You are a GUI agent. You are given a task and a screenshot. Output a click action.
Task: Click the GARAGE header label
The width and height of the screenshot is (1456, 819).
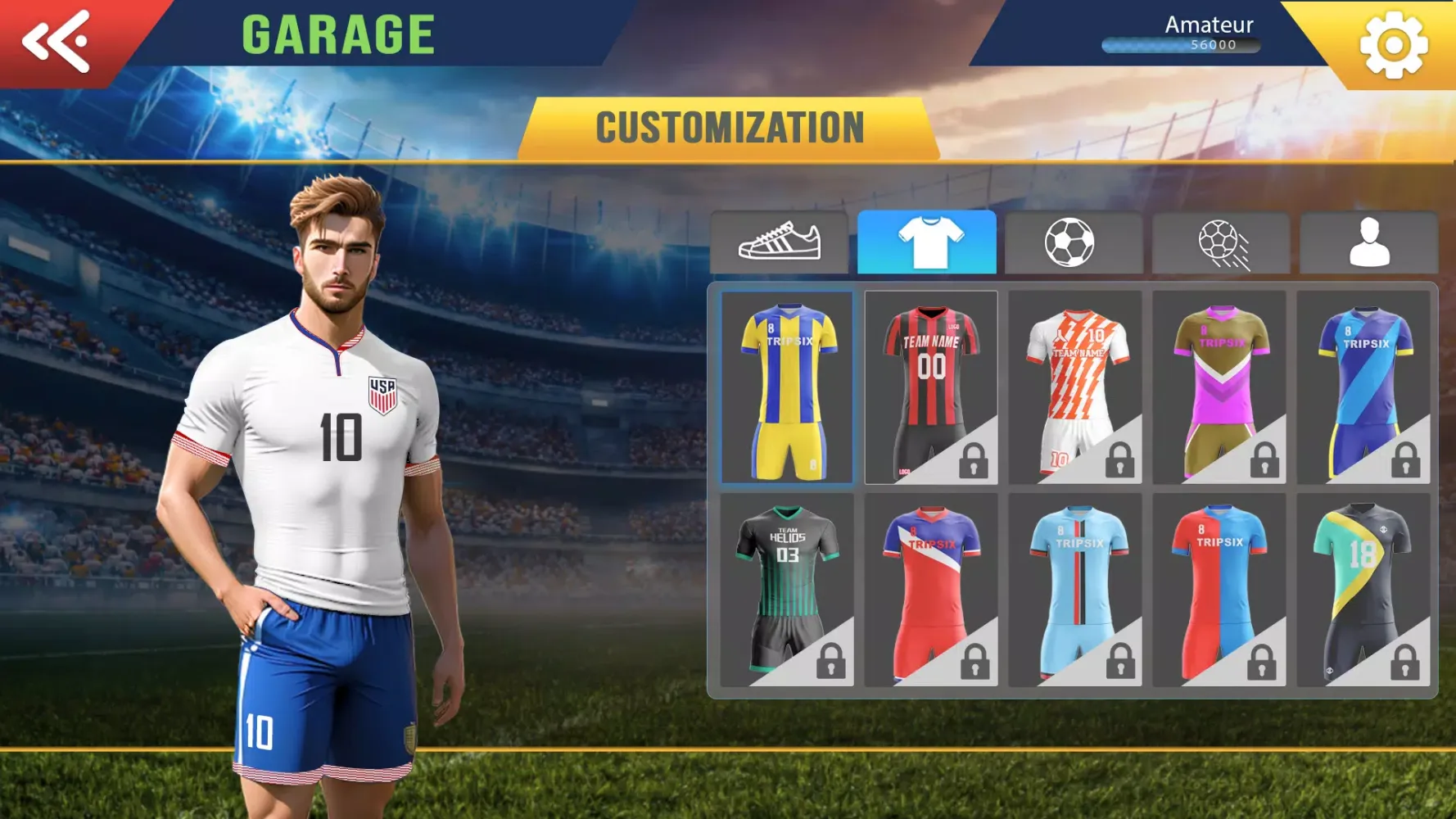(x=338, y=33)
